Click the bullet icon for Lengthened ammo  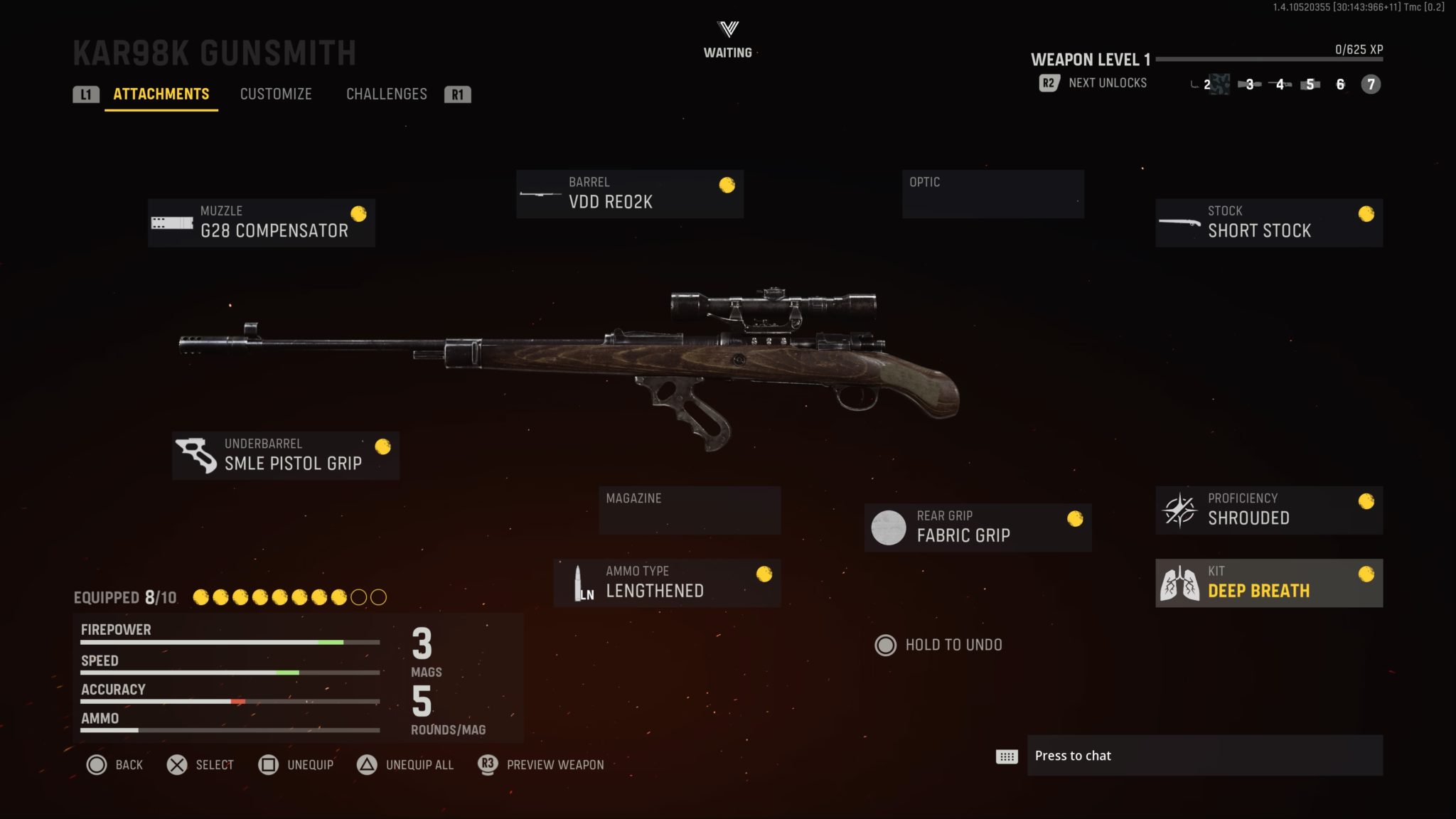[582, 582]
